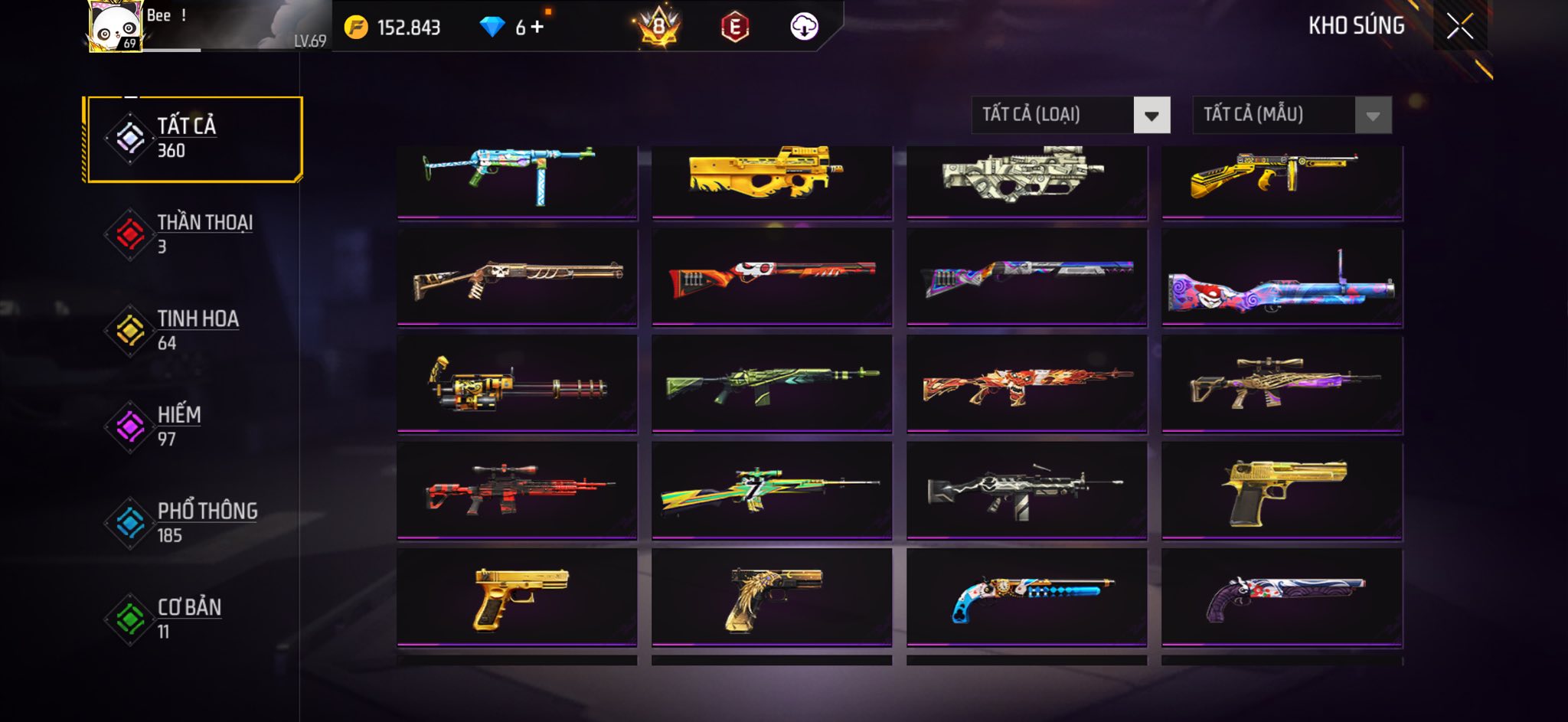Select the red dragon assault rifle skin
1568x722 pixels.
(1027, 384)
